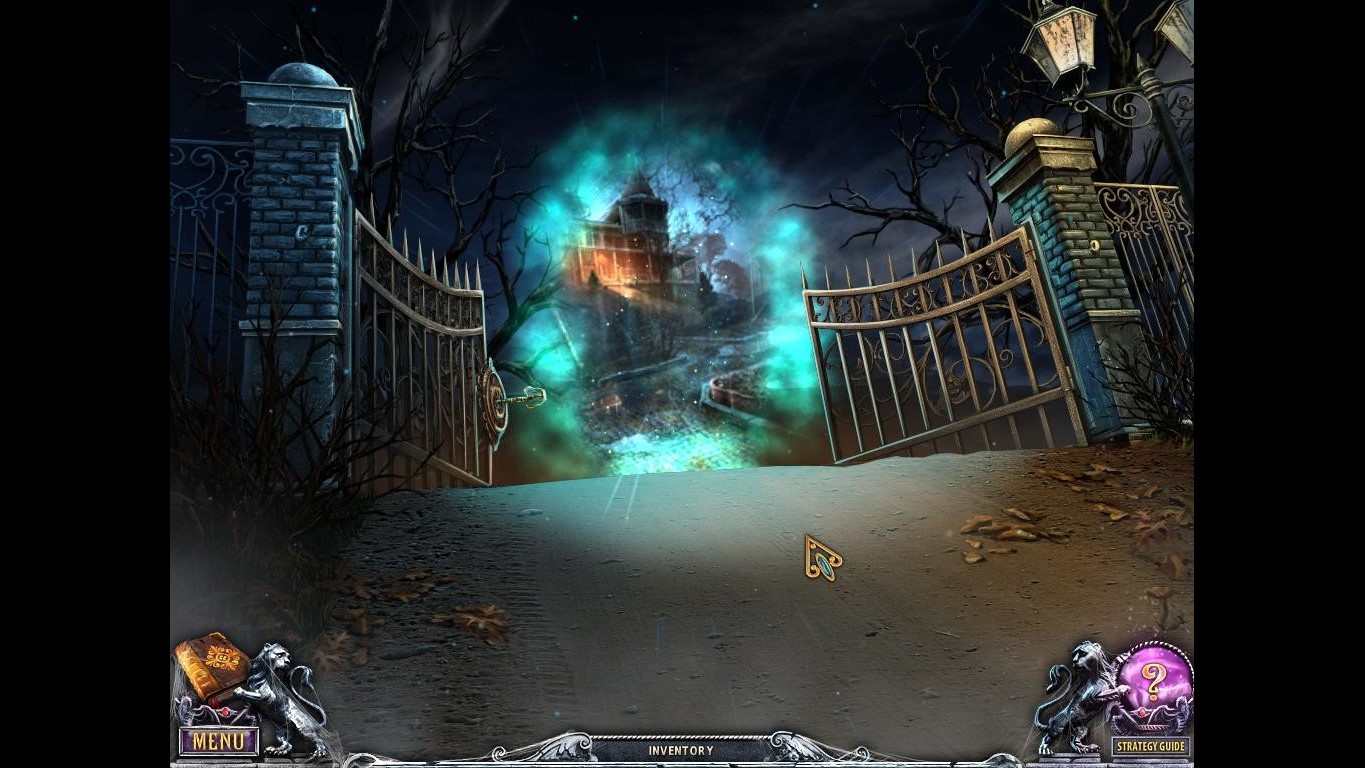This screenshot has height=768, width=1365.
Task: Open the Menu from the bottom-left button
Action: [x=218, y=740]
